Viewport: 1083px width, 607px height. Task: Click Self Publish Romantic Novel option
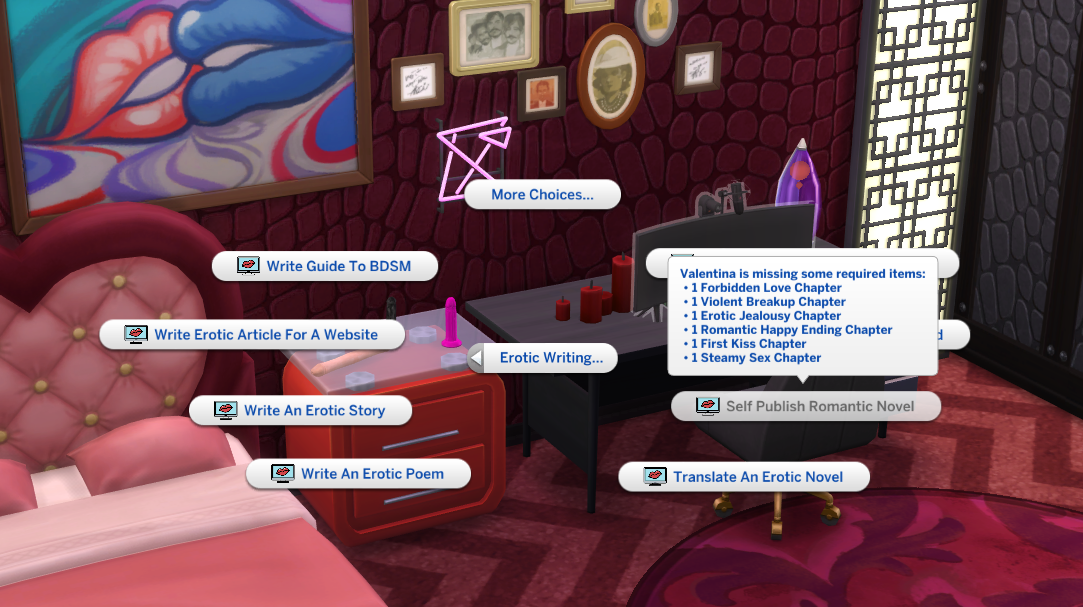point(806,406)
